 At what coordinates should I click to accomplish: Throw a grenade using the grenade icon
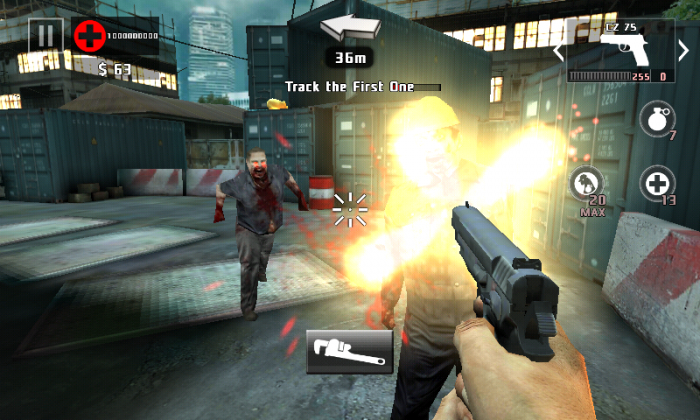656,119
